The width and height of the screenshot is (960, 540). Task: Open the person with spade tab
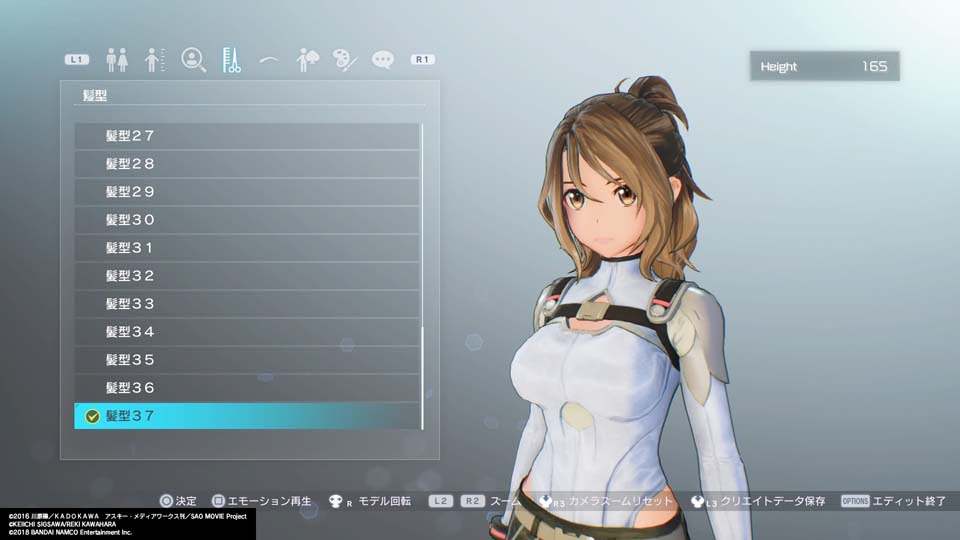coord(307,60)
